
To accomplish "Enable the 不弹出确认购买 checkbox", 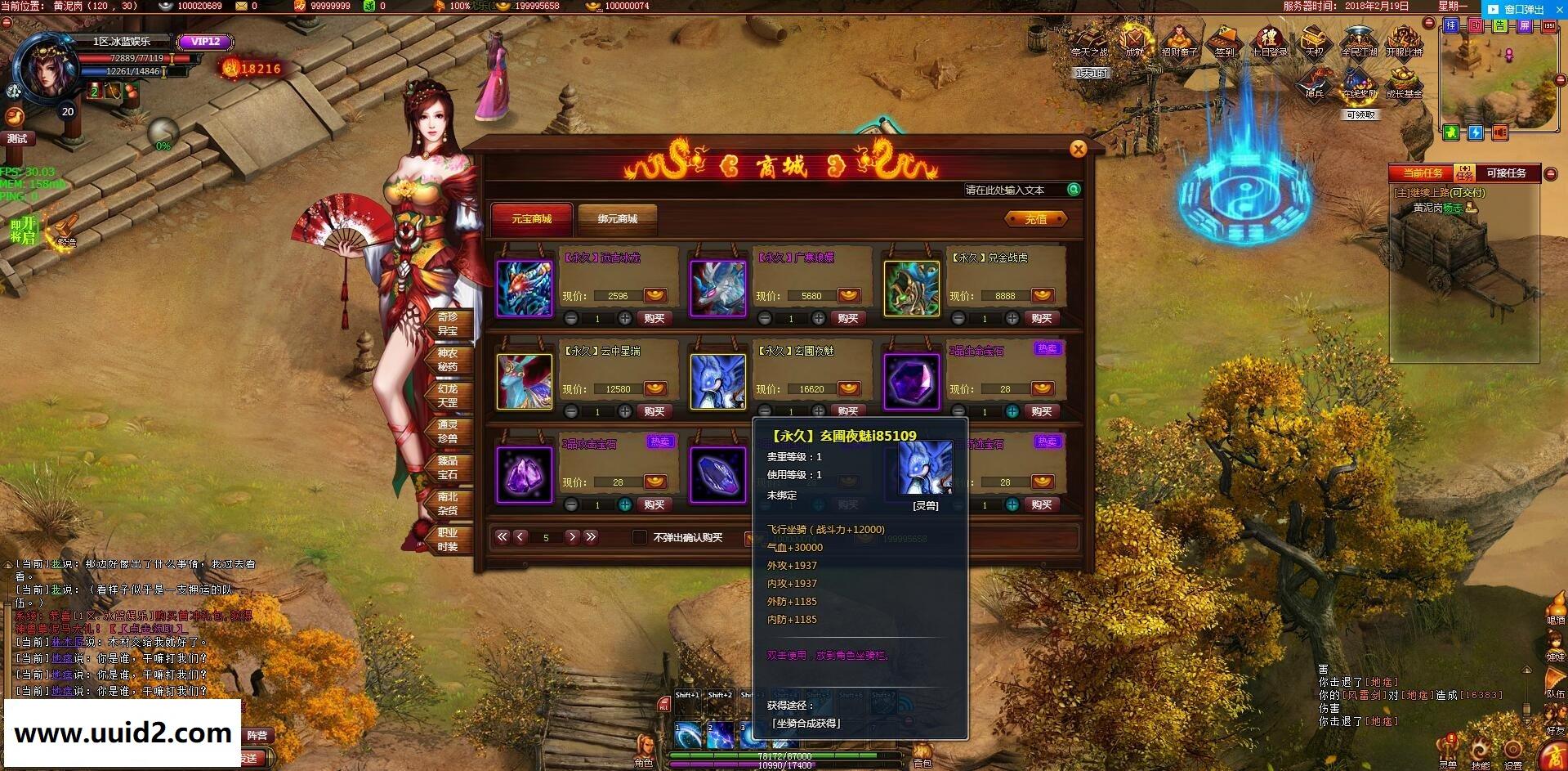I will tap(641, 539).
